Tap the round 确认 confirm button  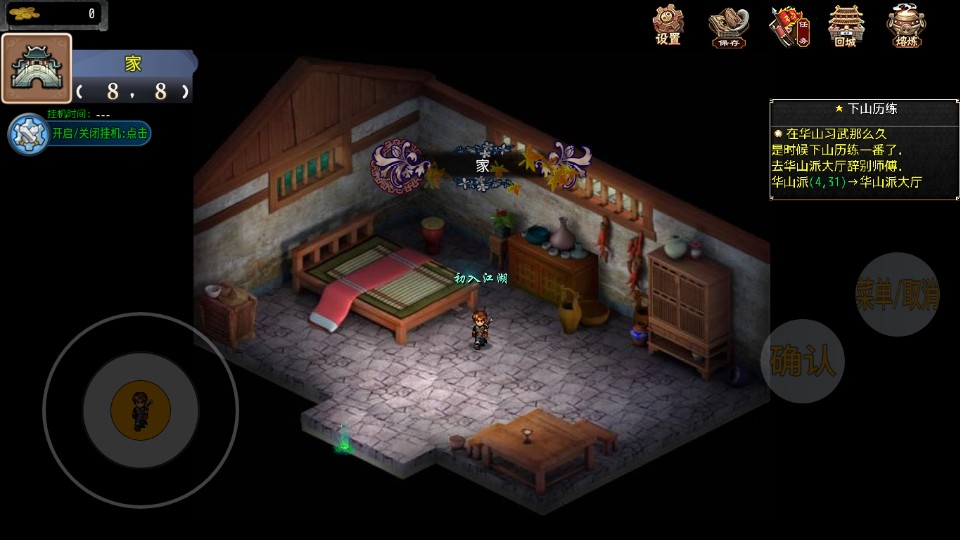tap(802, 361)
